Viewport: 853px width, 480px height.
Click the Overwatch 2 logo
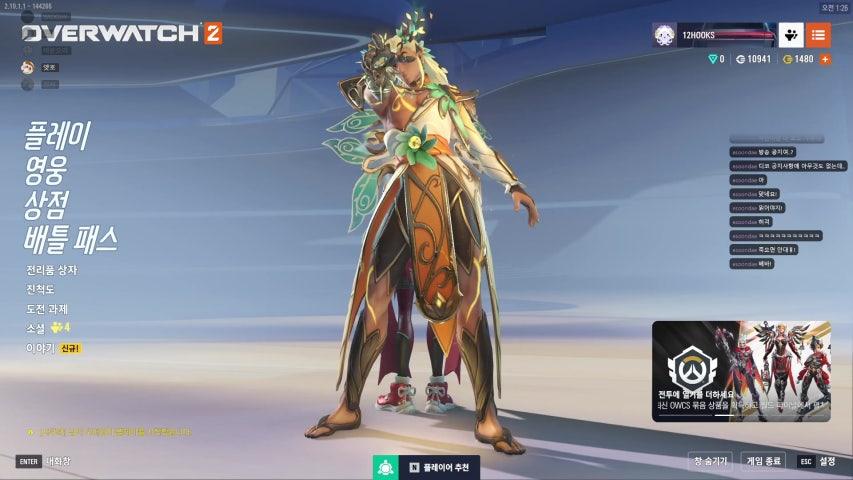tap(121, 33)
